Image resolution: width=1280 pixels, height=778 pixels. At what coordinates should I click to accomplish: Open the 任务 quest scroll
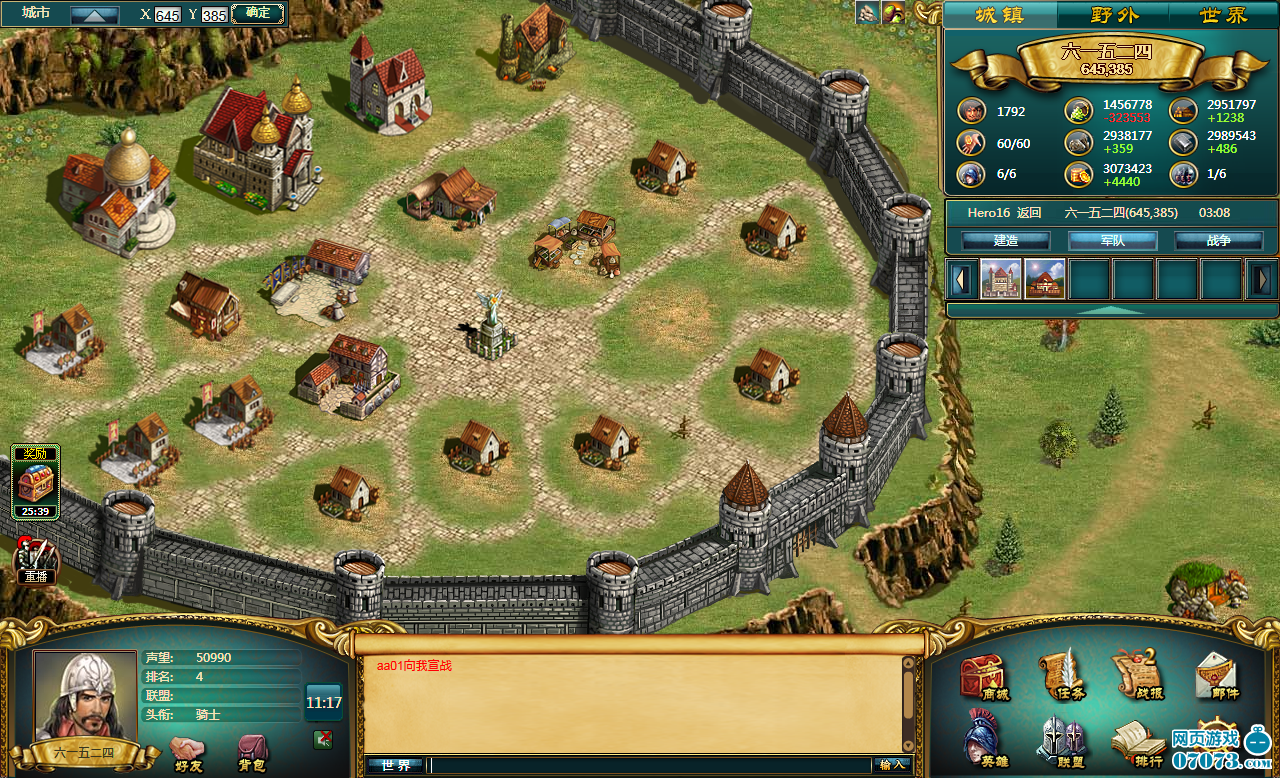[x=1060, y=675]
